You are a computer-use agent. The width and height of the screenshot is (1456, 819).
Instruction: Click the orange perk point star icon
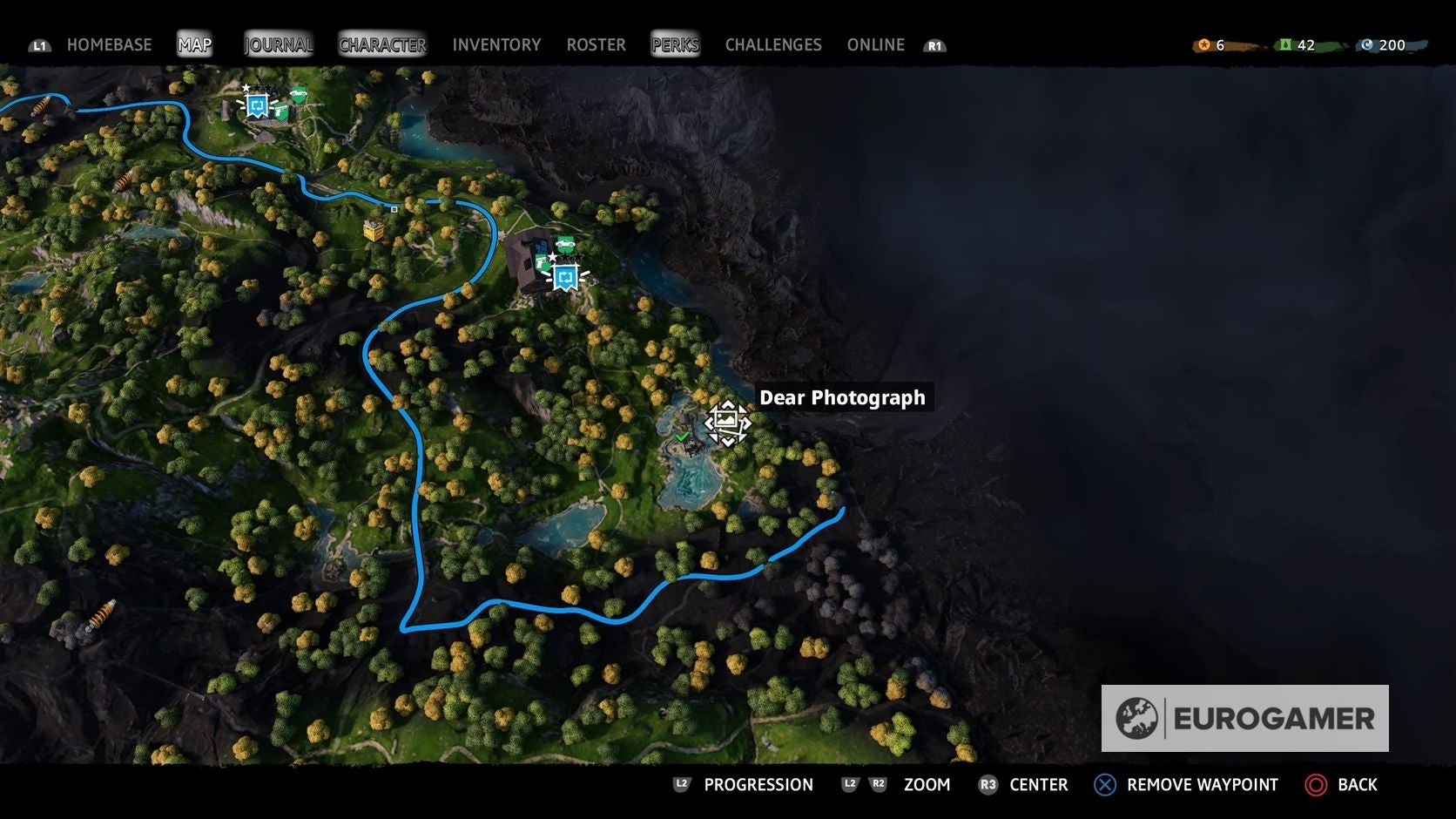pyautogui.click(x=1204, y=44)
